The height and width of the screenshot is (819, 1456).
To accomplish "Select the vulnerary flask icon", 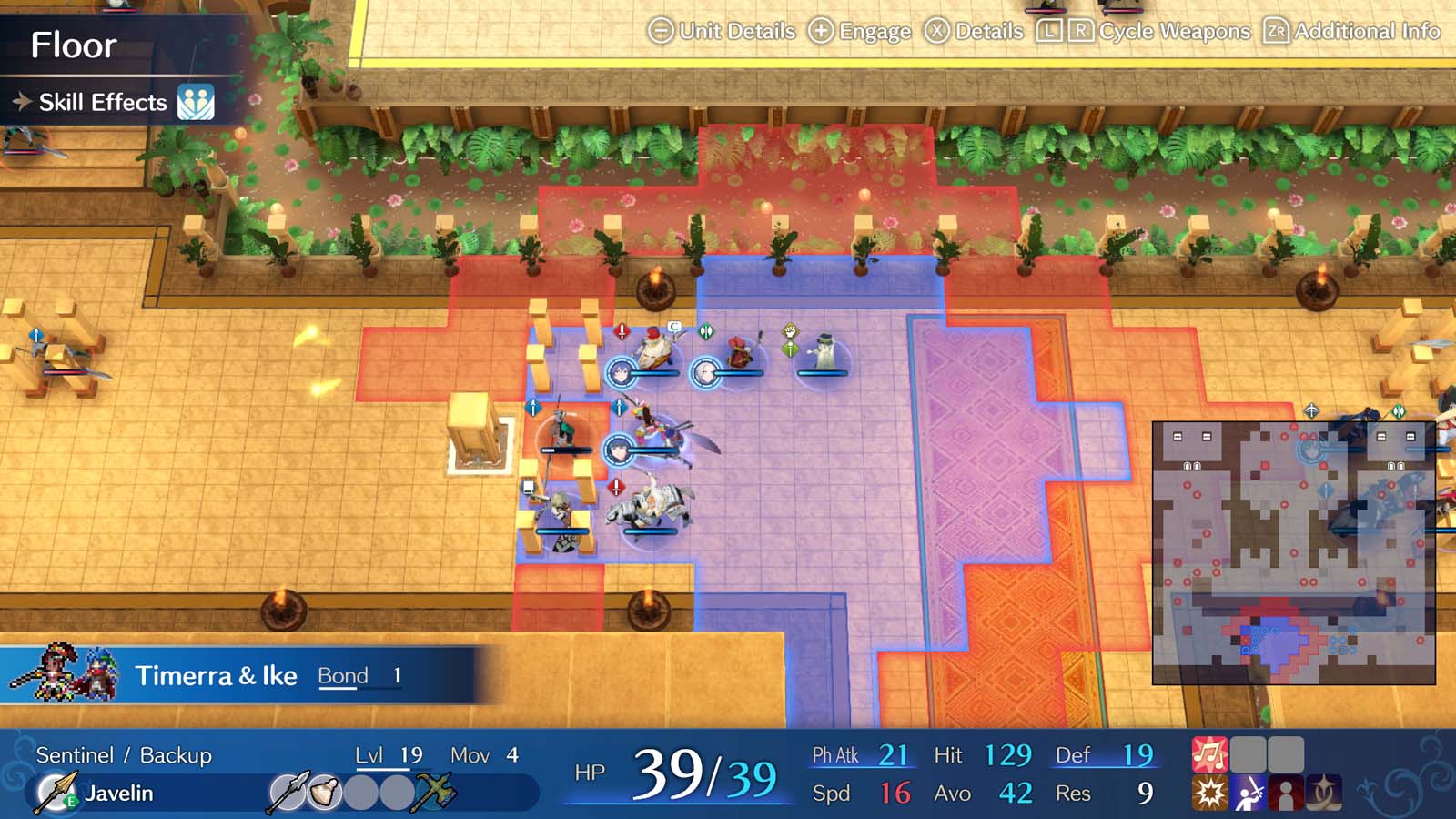I will [x=325, y=790].
